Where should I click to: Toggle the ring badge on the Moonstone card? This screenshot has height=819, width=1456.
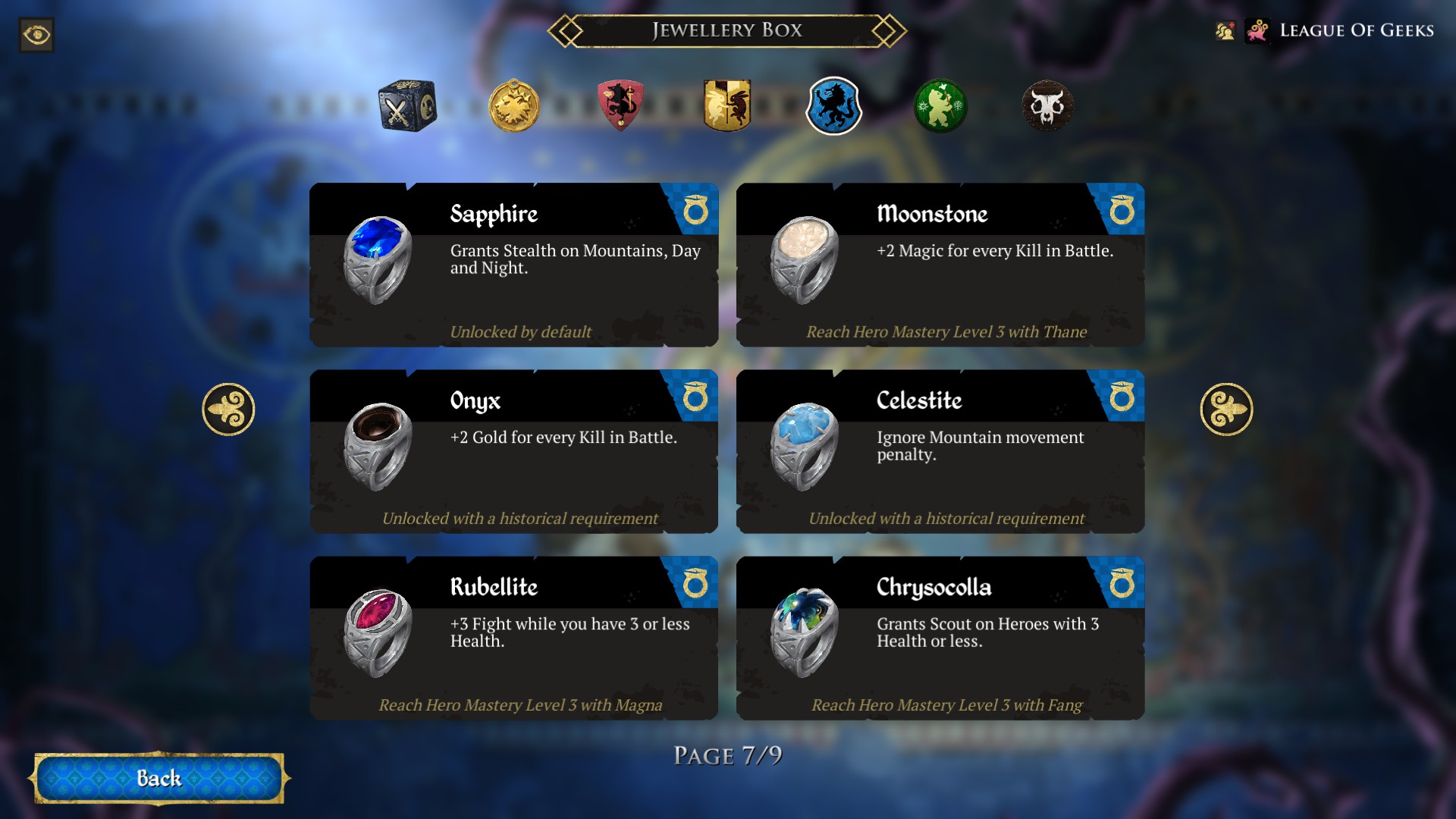[1122, 211]
